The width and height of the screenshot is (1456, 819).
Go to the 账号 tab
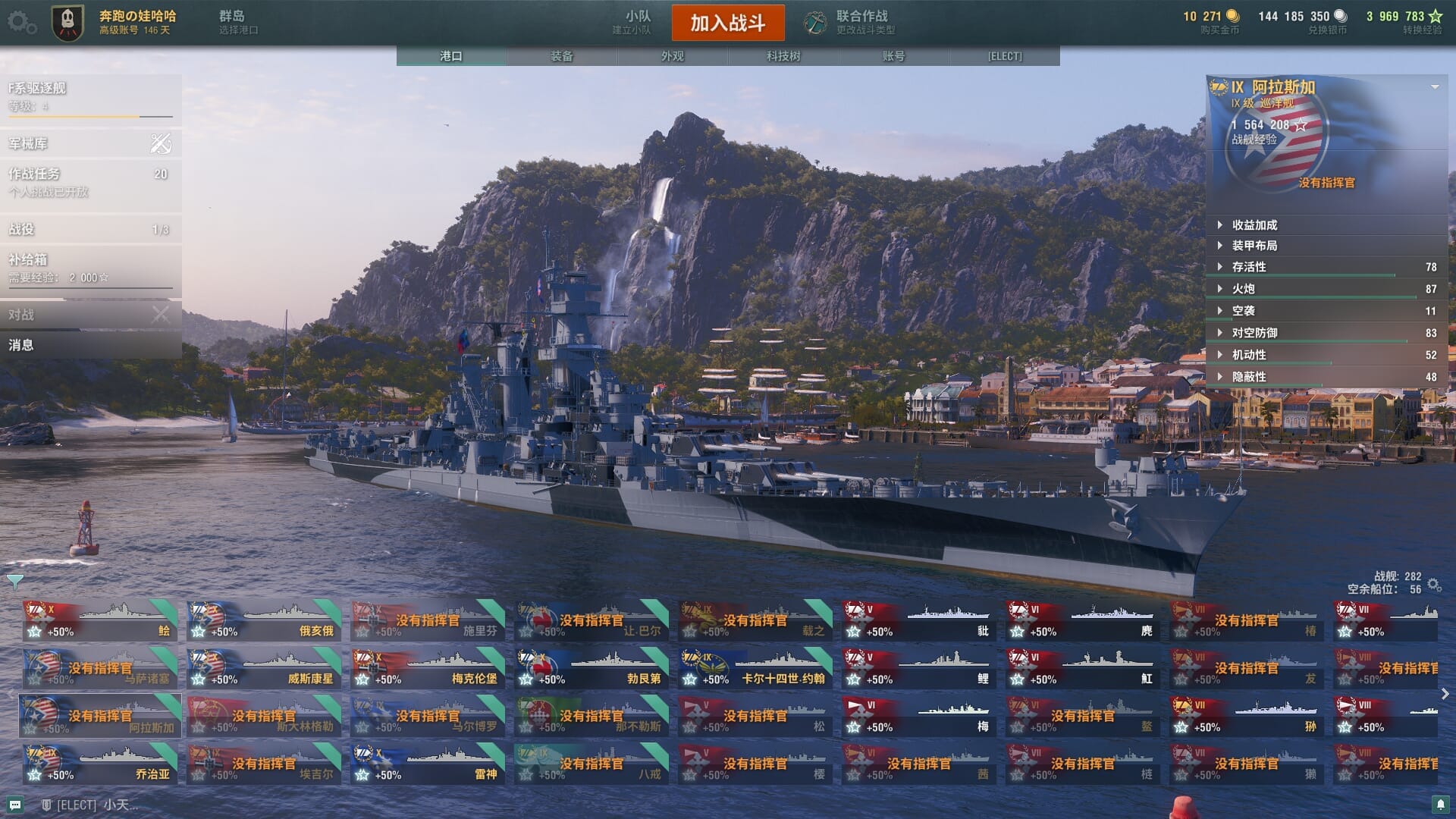pyautogui.click(x=893, y=56)
